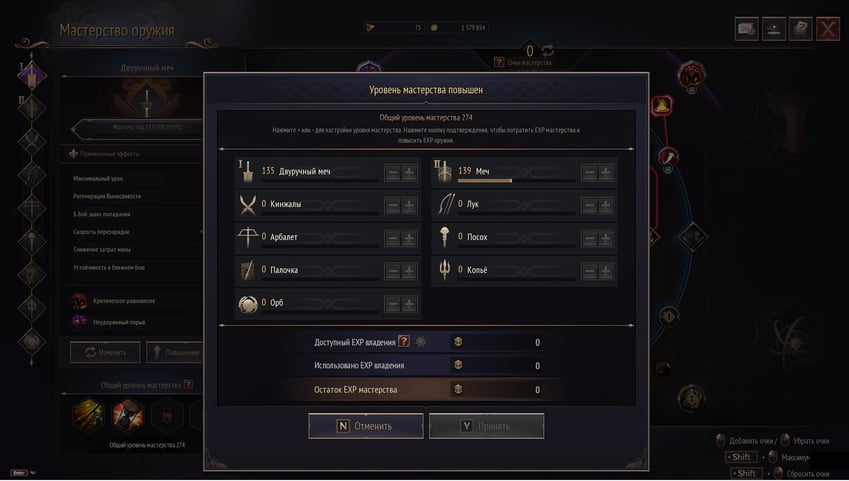
Task: Click the Изменить button
Action: point(104,353)
